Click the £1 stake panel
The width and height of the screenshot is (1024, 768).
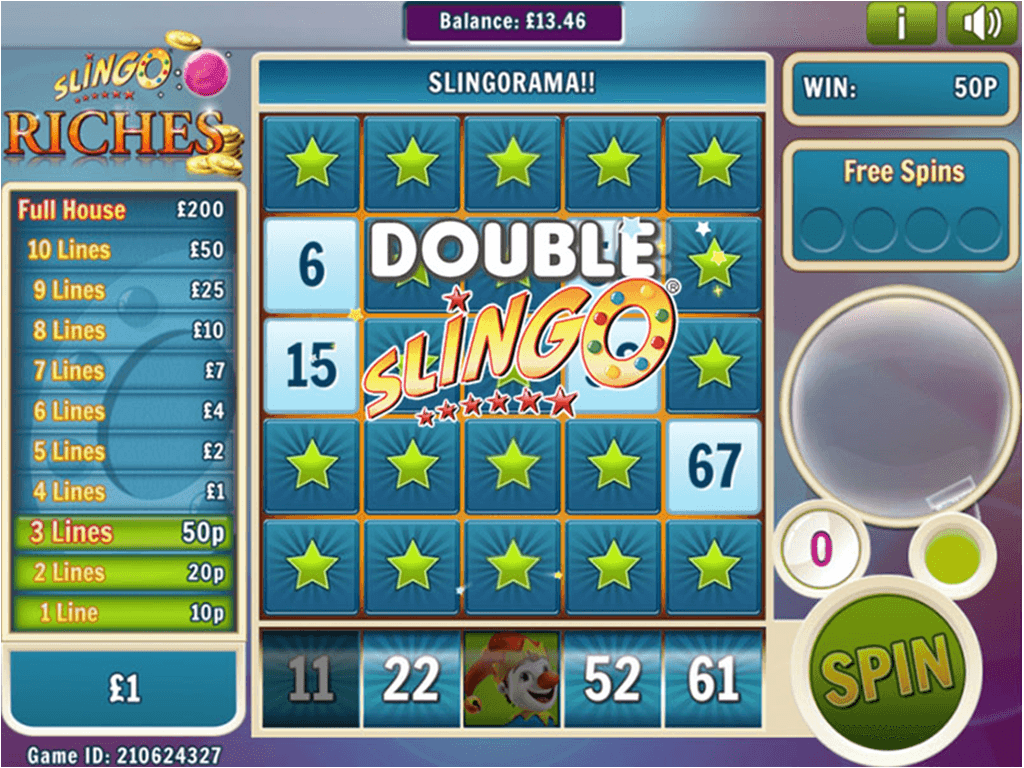tap(124, 688)
